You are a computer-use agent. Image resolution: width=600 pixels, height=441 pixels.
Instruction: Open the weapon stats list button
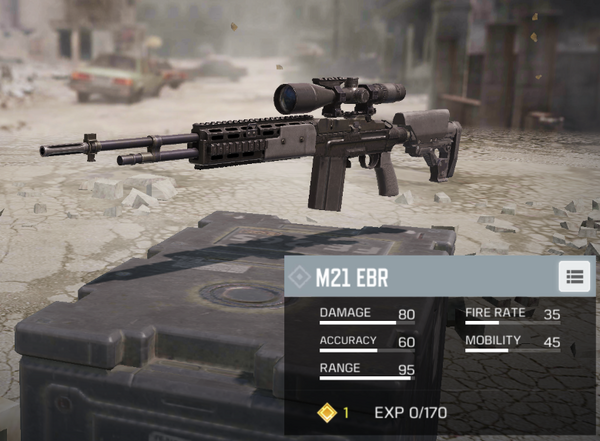click(573, 276)
